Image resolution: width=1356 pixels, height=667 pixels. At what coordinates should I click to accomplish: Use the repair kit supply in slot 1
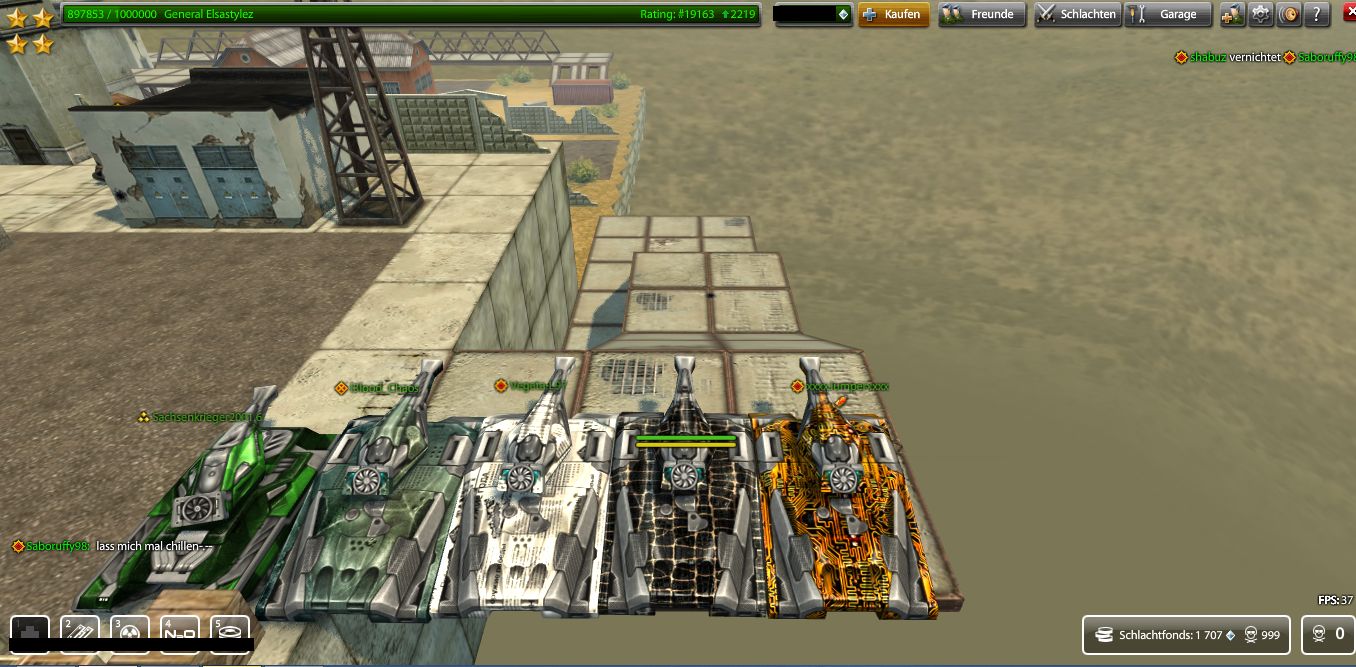click(30, 631)
